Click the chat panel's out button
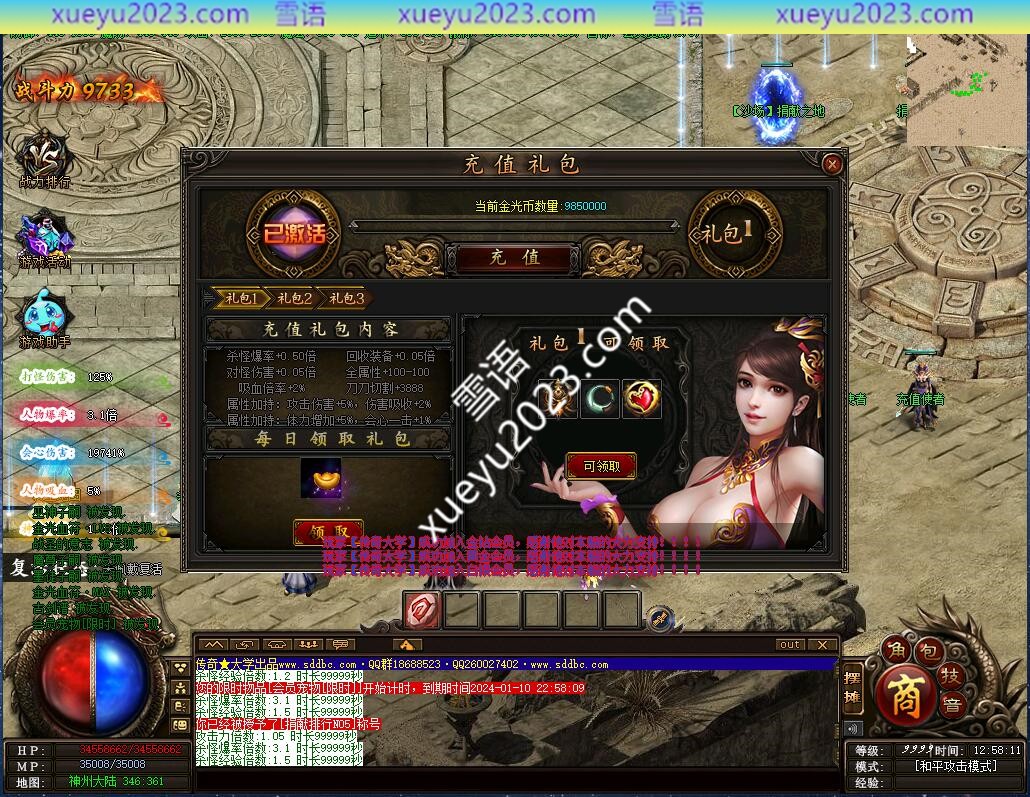The image size is (1030, 797). tap(790, 645)
